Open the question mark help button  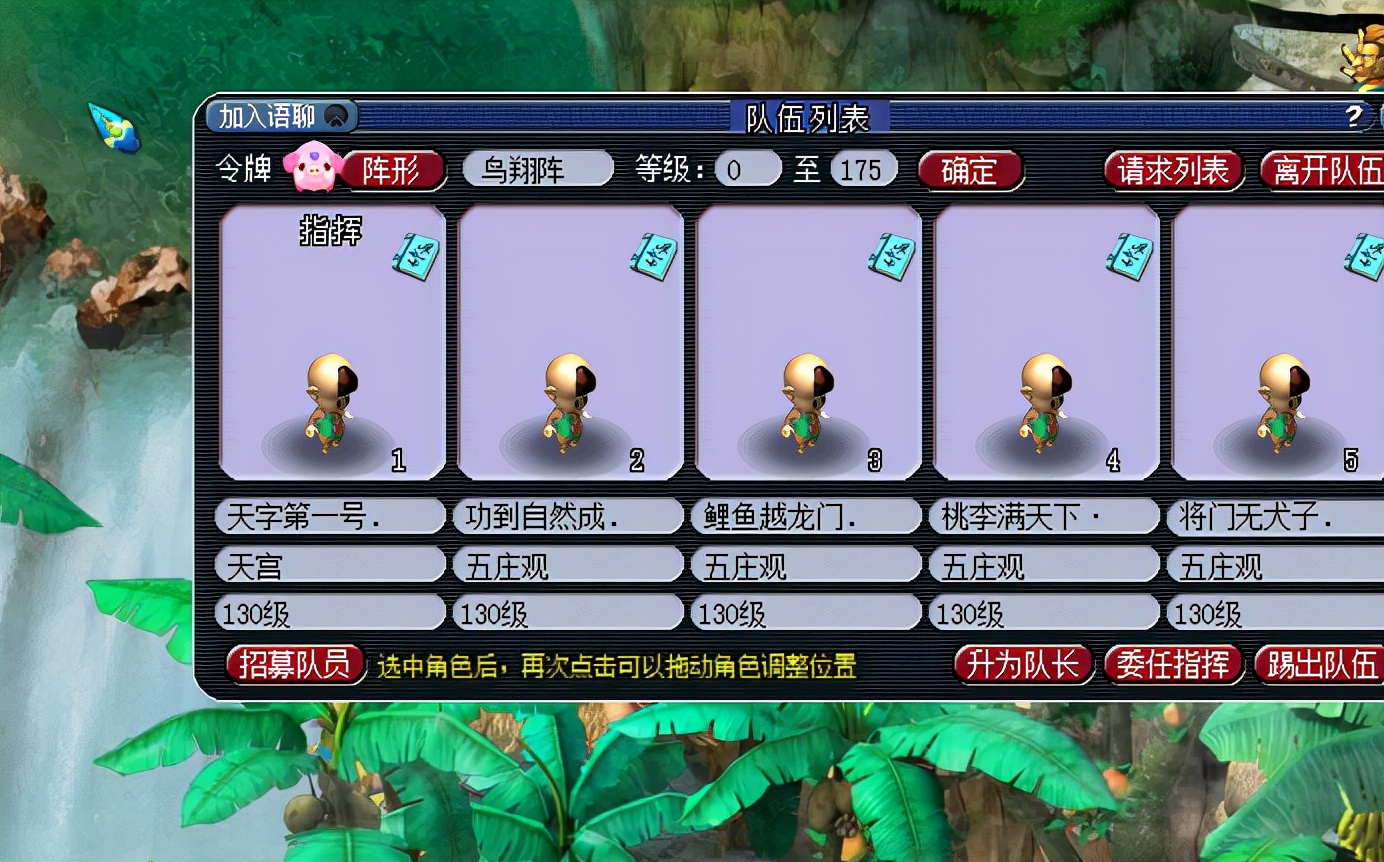[x=1354, y=117]
